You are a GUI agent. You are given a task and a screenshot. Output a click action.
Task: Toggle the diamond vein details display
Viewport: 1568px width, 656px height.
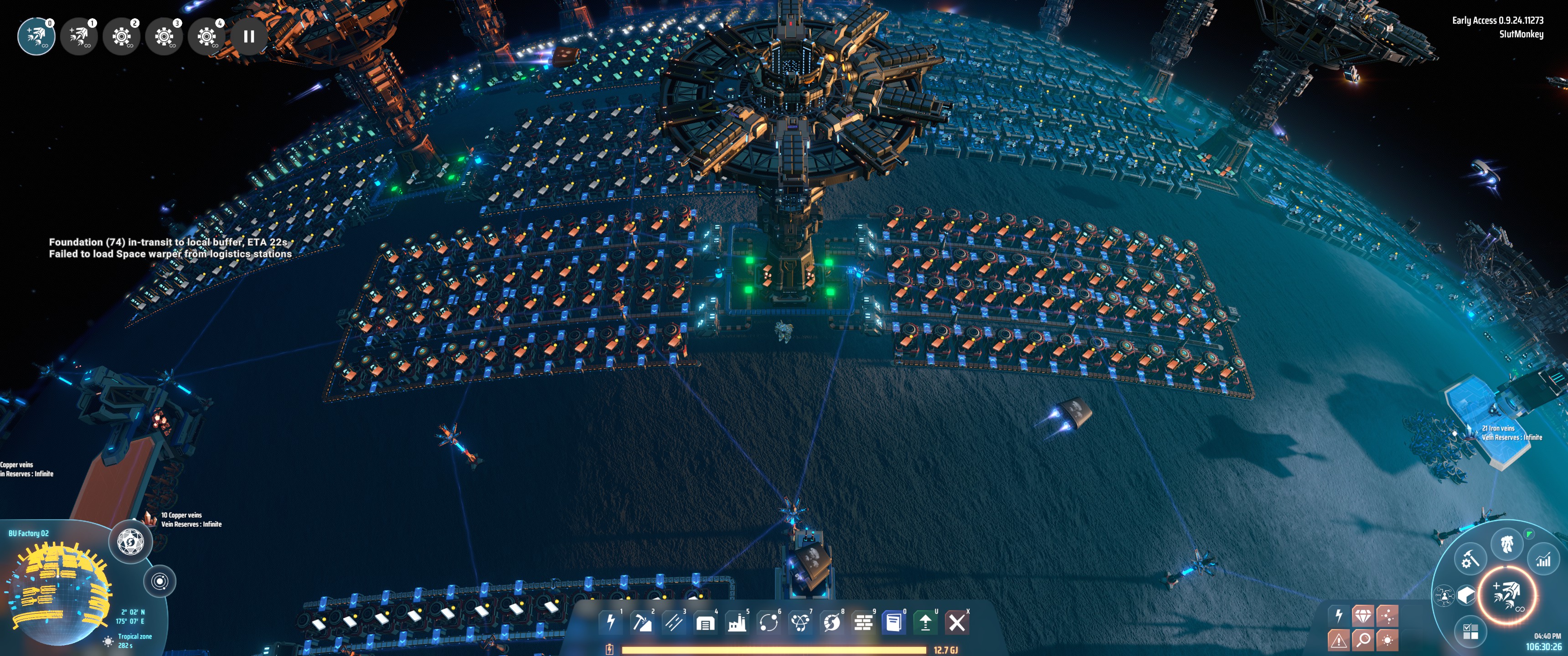click(1363, 616)
